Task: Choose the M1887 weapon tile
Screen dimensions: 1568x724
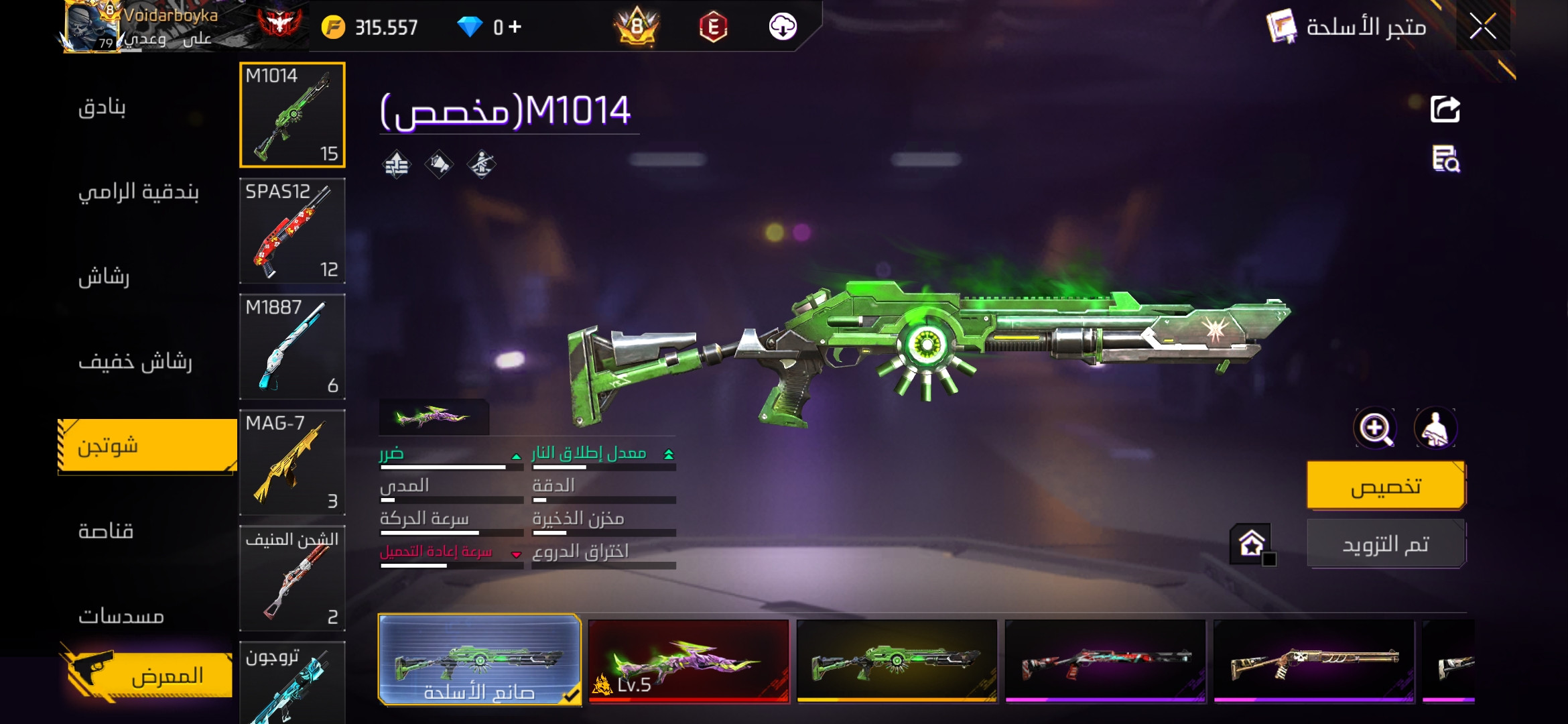Action: 292,347
